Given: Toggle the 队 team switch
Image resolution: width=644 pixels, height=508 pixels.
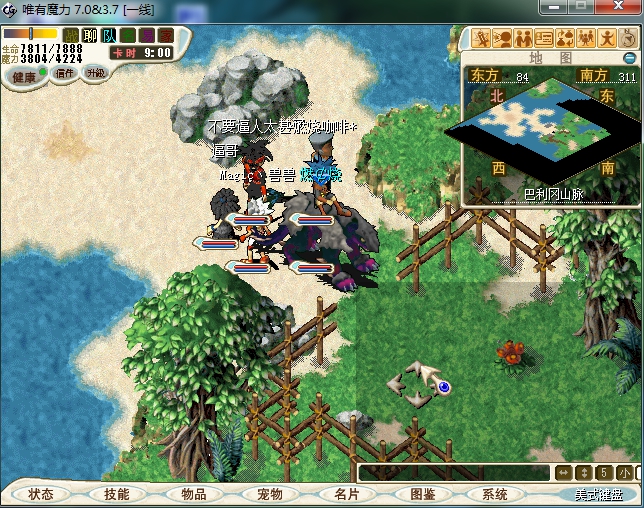Looking at the screenshot, I should tap(109, 36).
